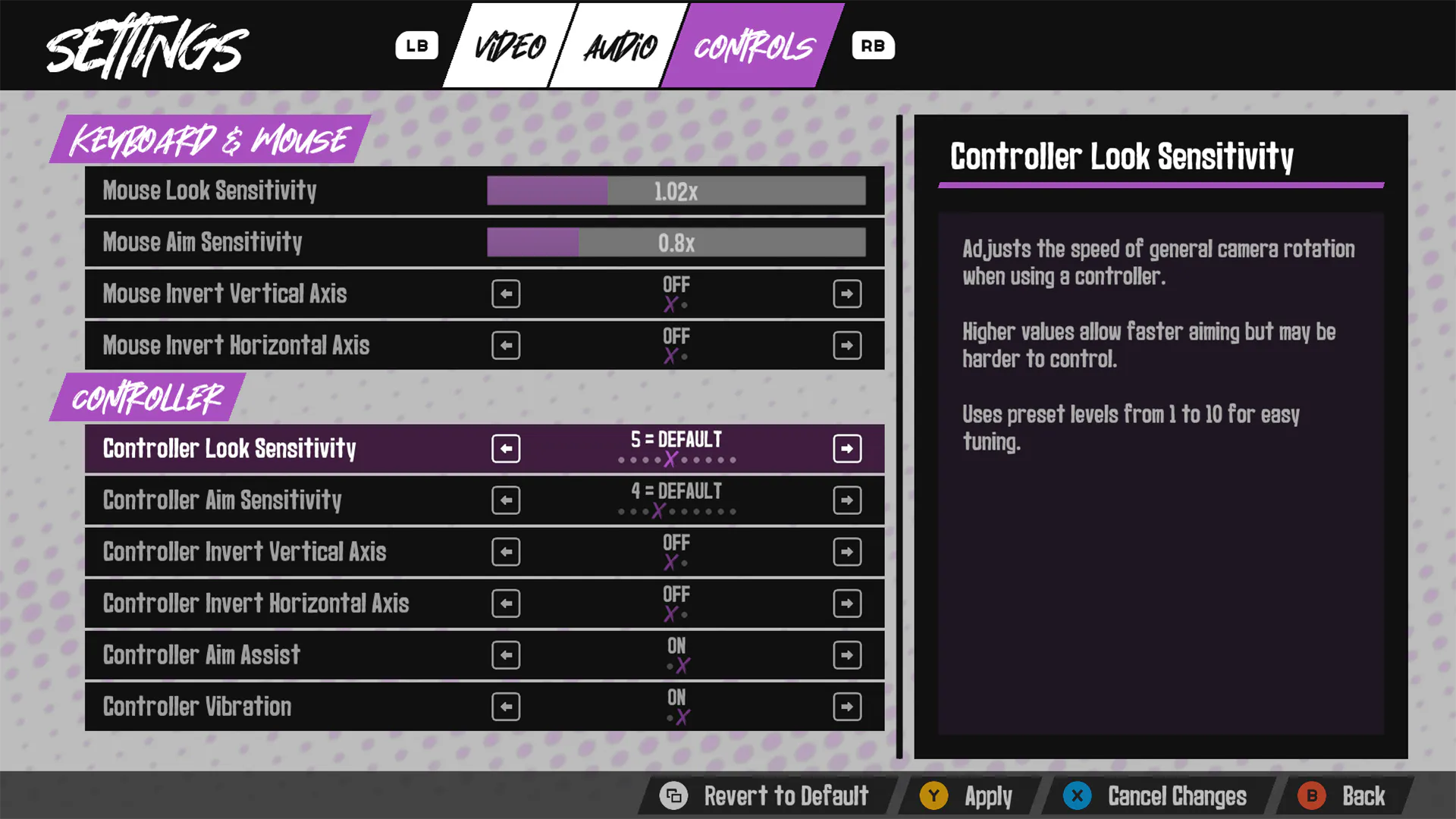Apply the settings changes
The width and height of the screenshot is (1456, 819).
[967, 796]
